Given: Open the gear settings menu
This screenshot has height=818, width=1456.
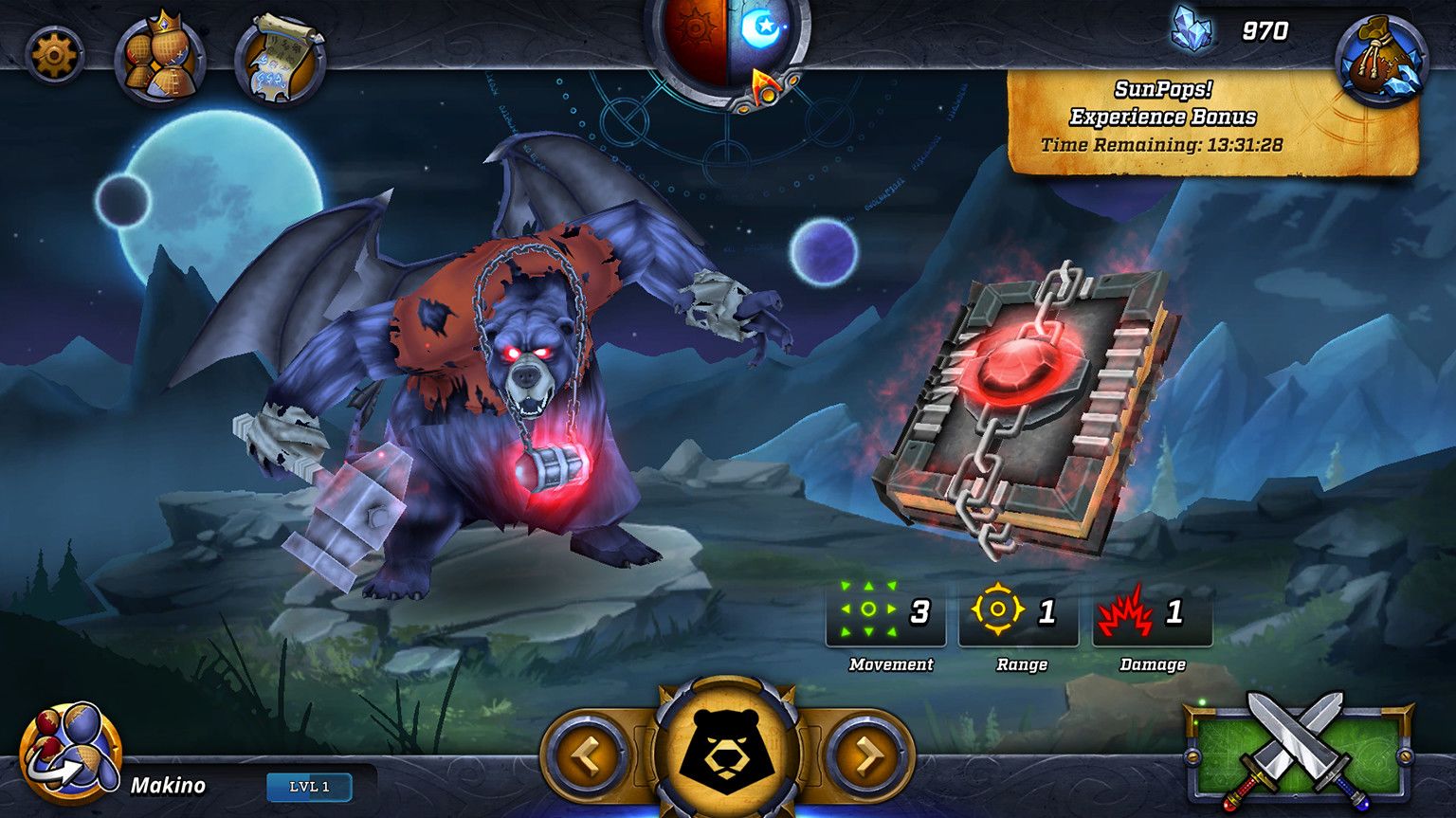Looking at the screenshot, I should [x=53, y=55].
